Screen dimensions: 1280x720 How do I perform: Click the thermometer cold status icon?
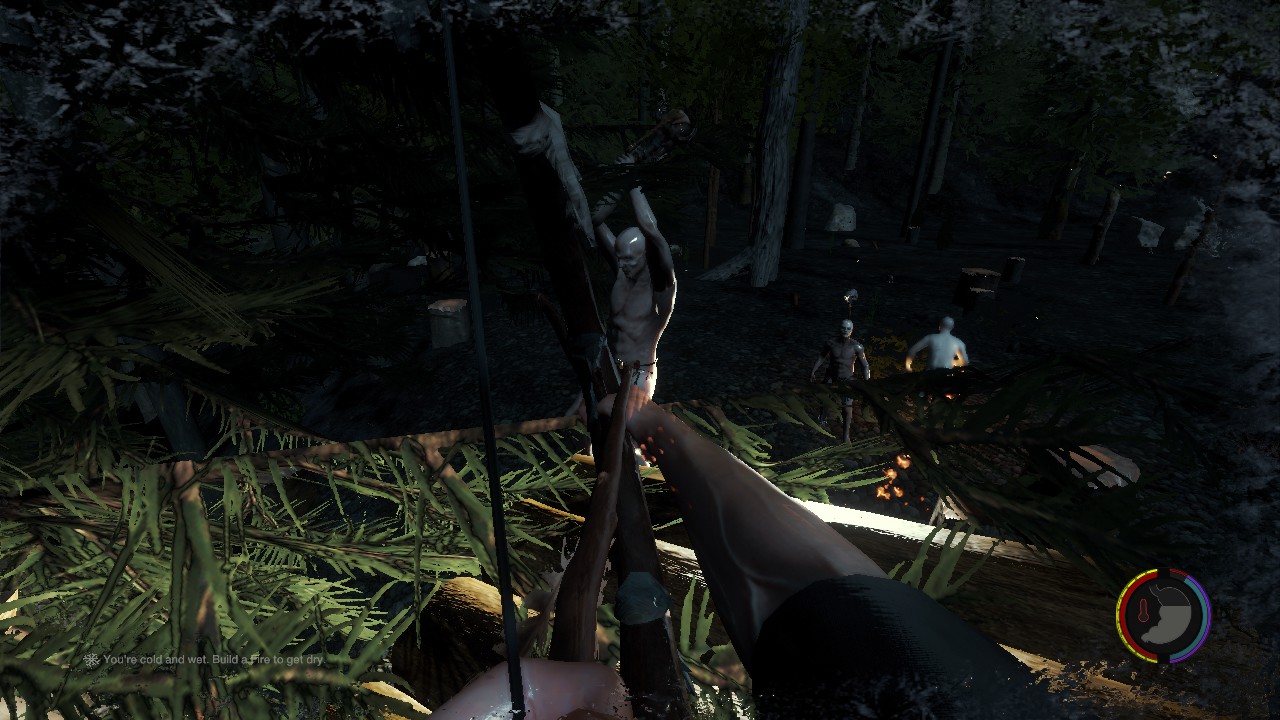pos(1144,609)
